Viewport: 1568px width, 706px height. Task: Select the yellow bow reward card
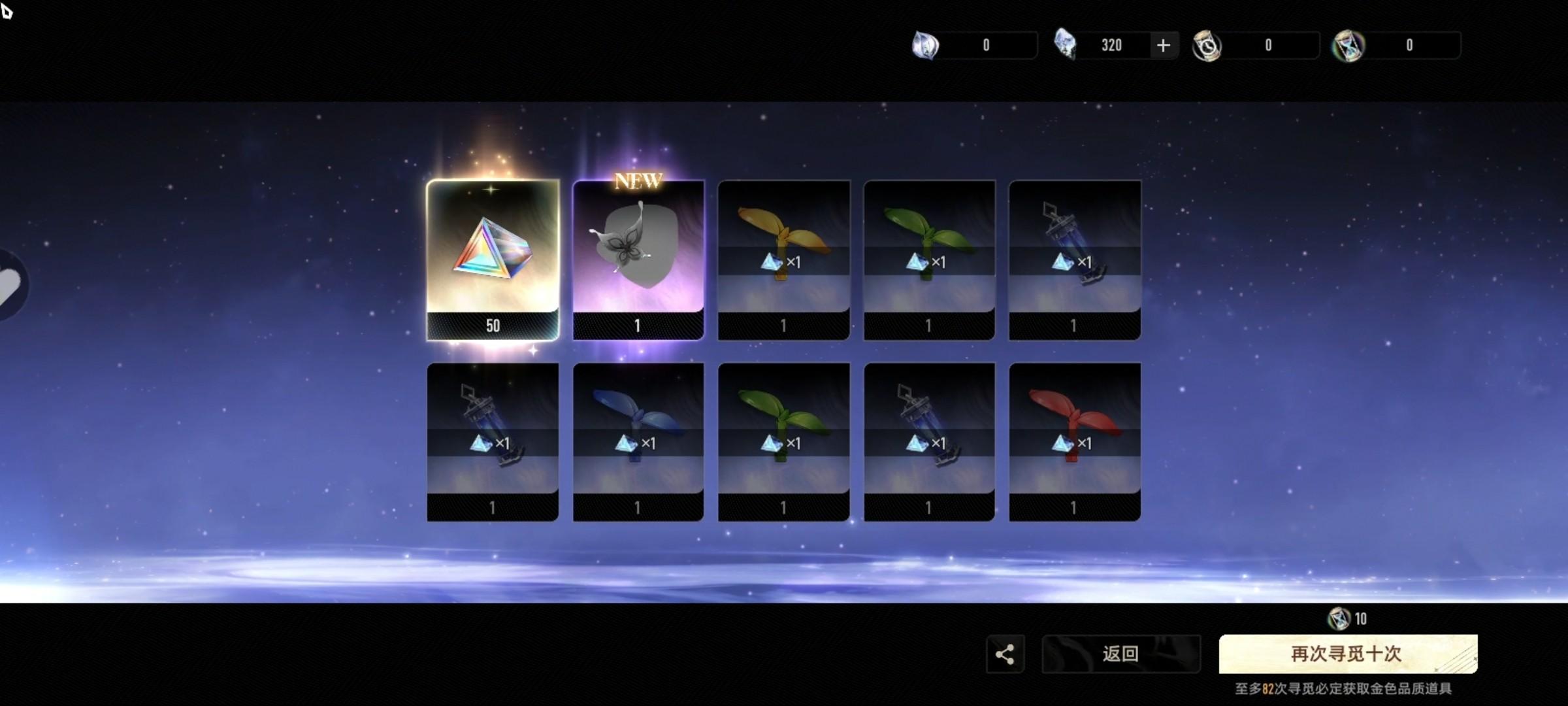pyautogui.click(x=783, y=260)
